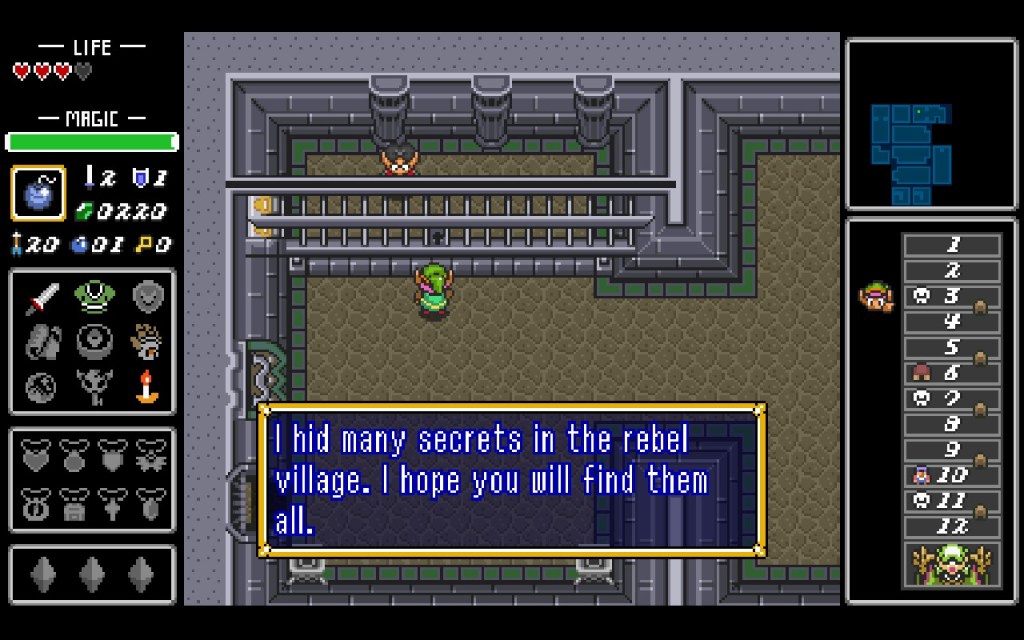Select the orange power glove icon
This screenshot has width=1024, height=640.
[x=148, y=340]
